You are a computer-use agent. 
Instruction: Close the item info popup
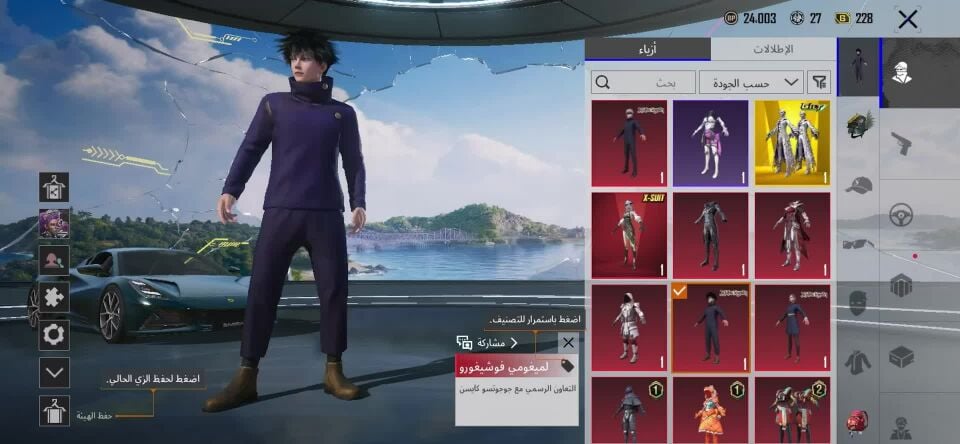(568, 342)
